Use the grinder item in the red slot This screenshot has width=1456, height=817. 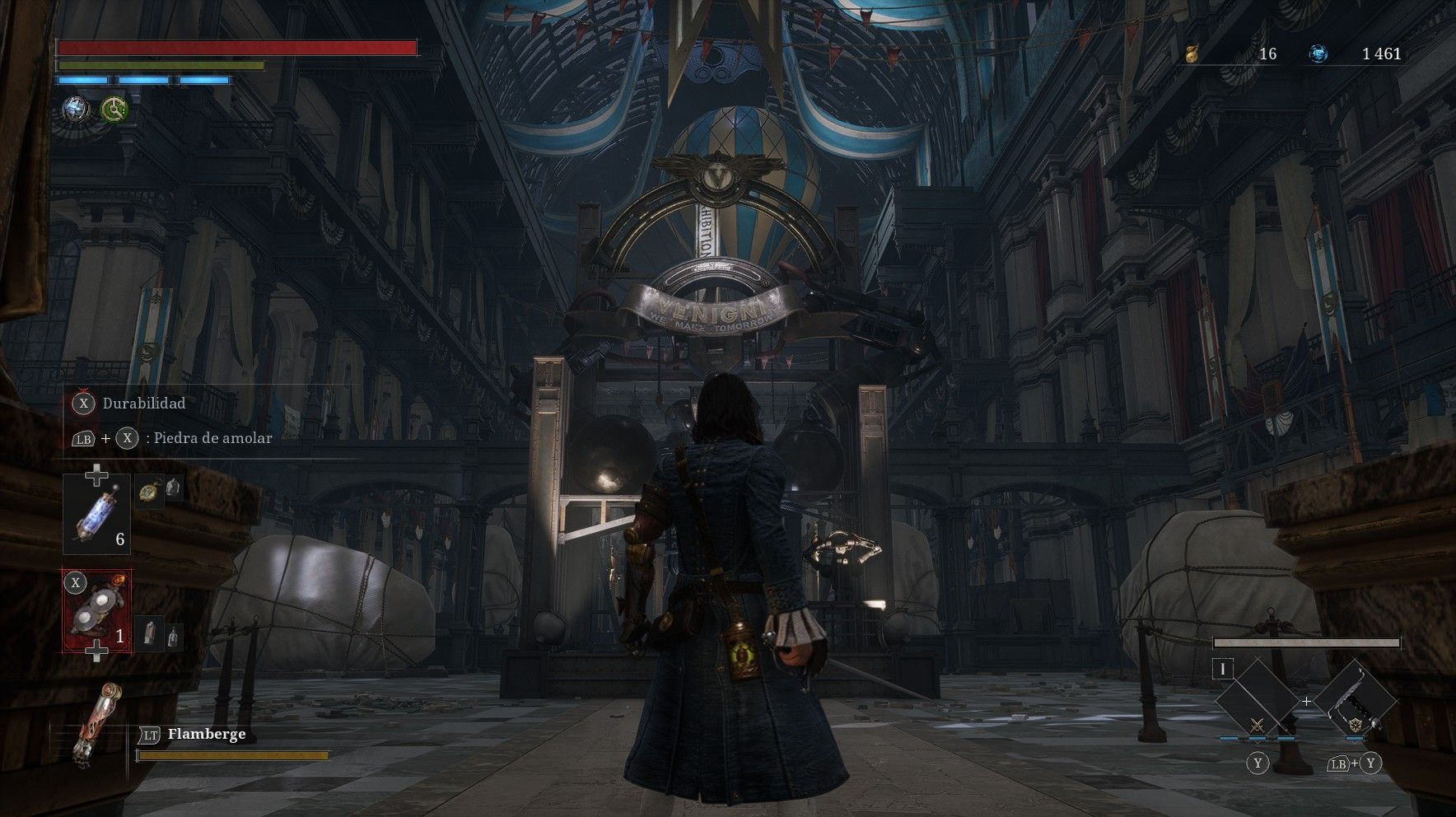97,610
